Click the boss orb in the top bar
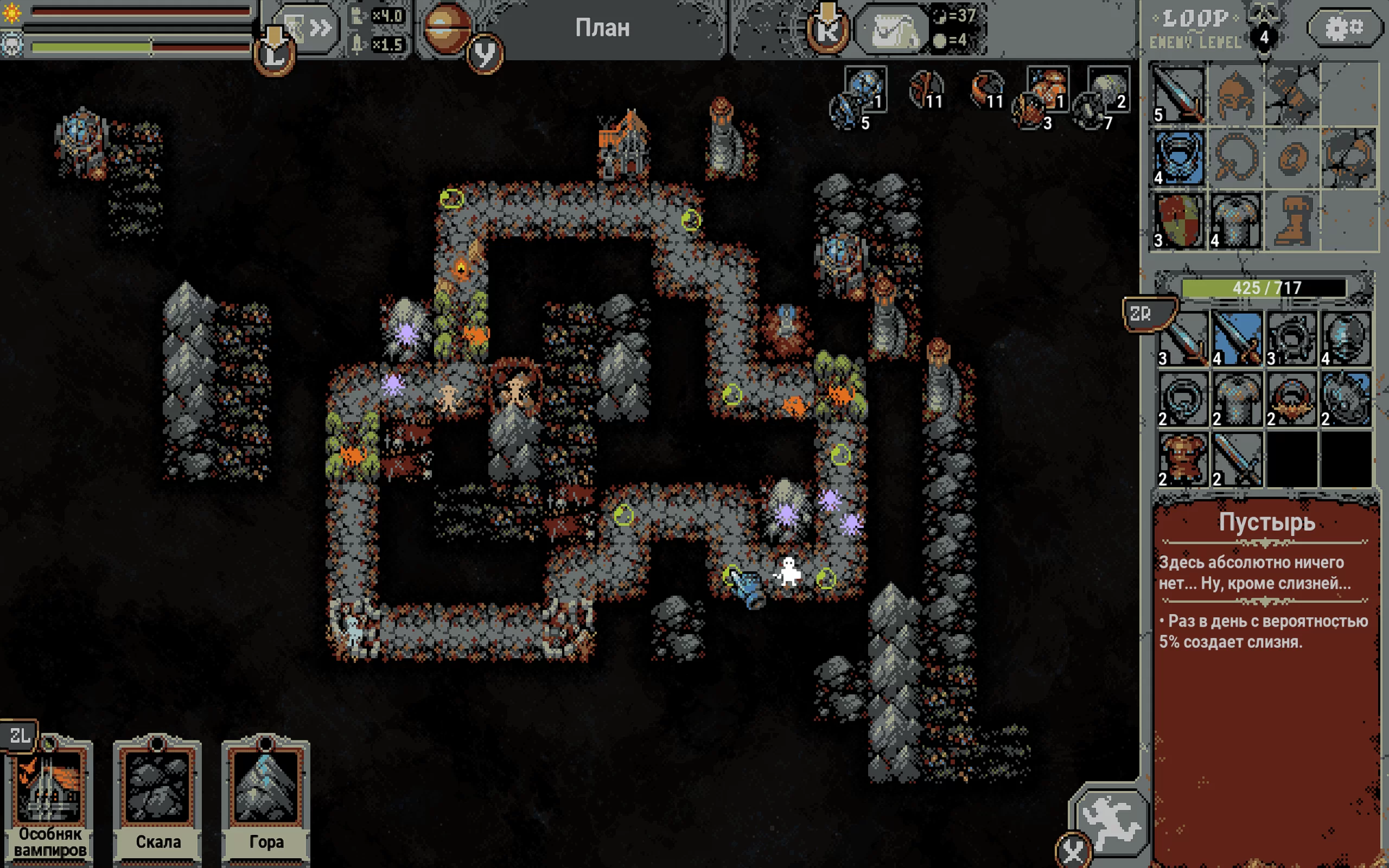 click(447, 28)
